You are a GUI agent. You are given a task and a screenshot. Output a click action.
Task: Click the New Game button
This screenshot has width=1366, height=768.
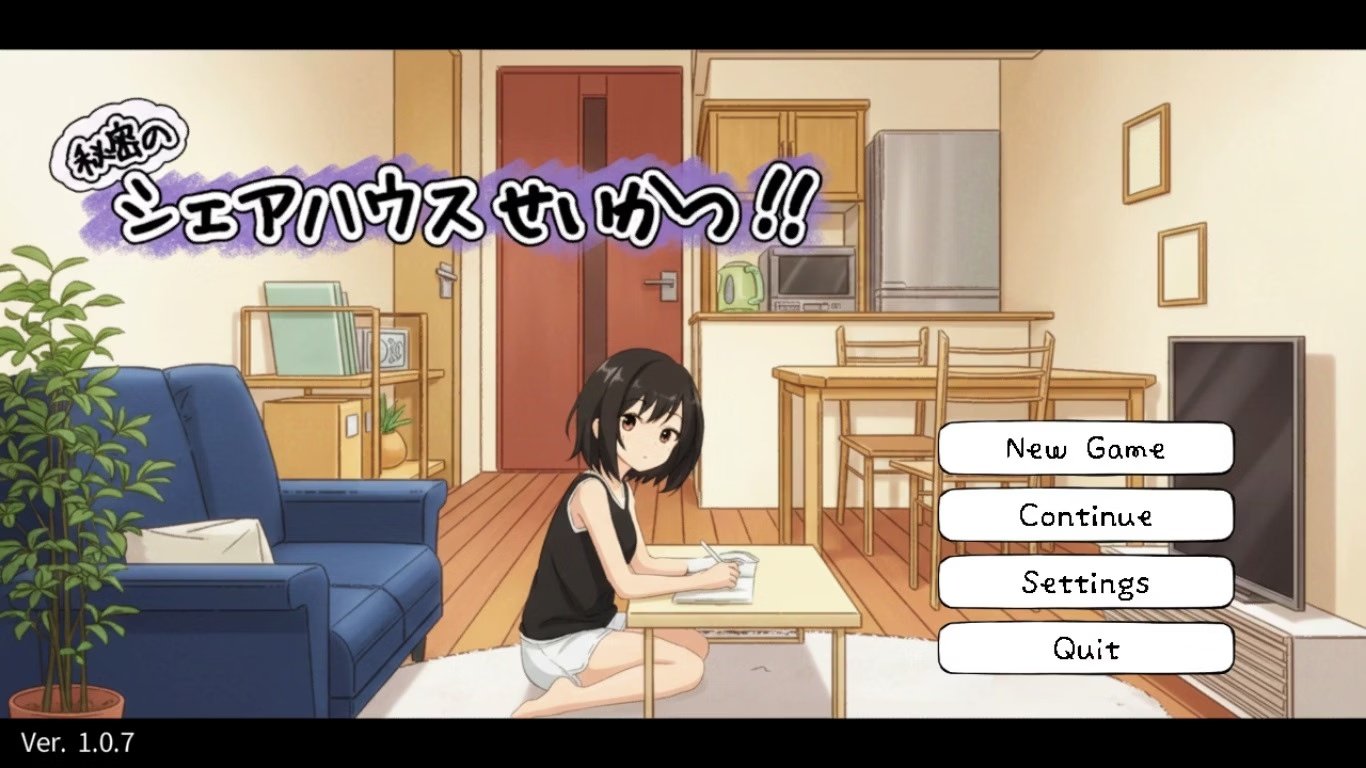[1084, 448]
